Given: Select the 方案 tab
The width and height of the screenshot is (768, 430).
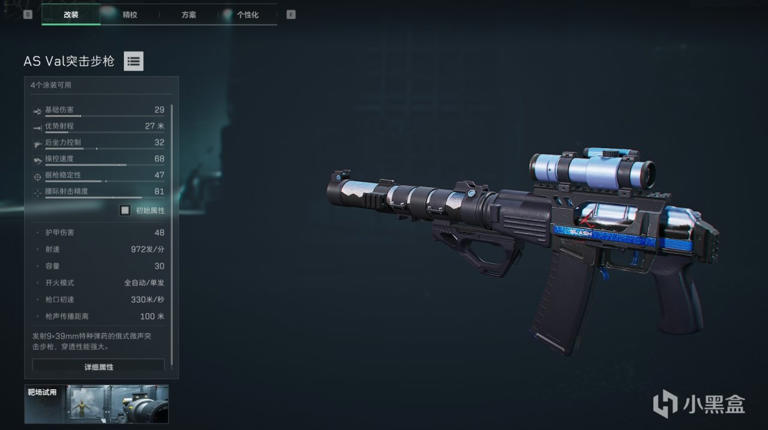Looking at the screenshot, I should [x=189, y=15].
